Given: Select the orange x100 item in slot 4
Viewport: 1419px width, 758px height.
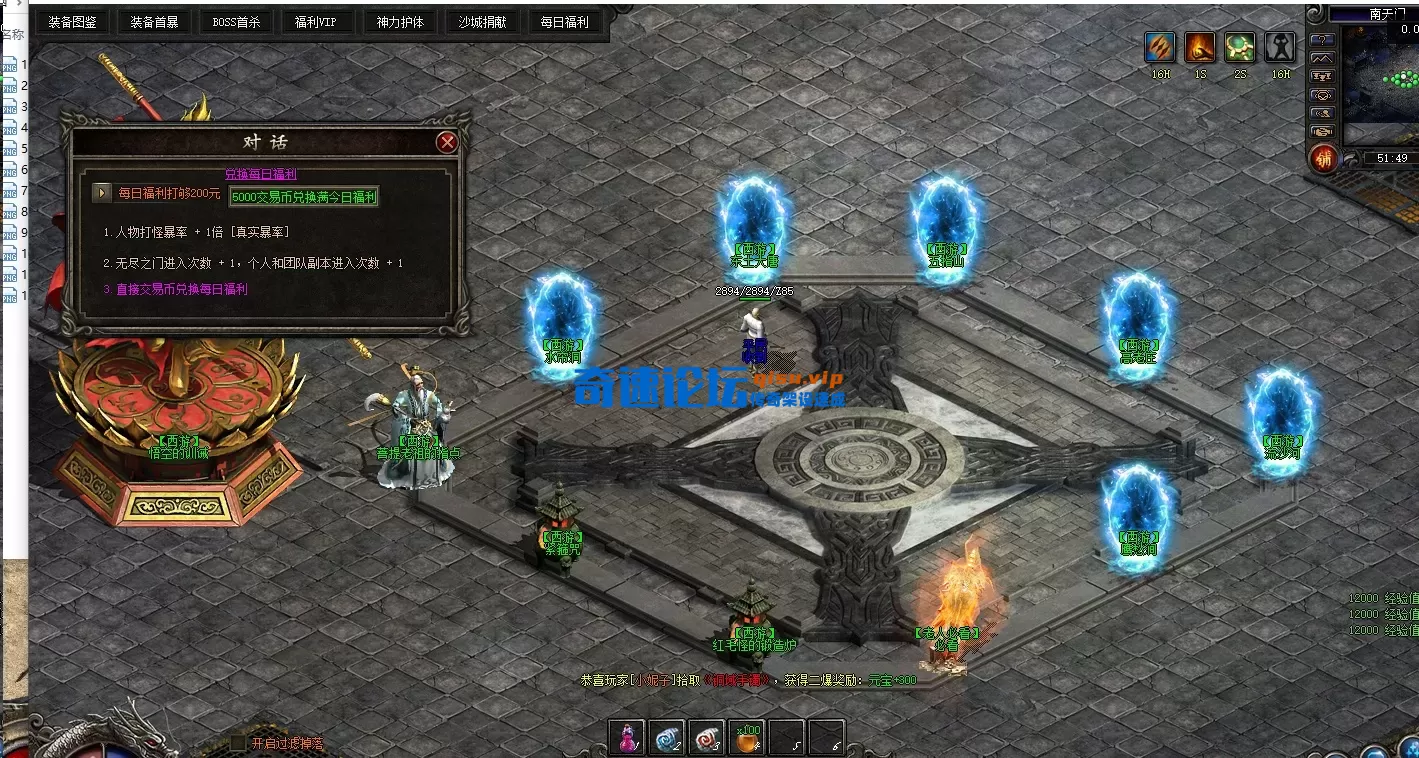Looking at the screenshot, I should pyautogui.click(x=747, y=738).
